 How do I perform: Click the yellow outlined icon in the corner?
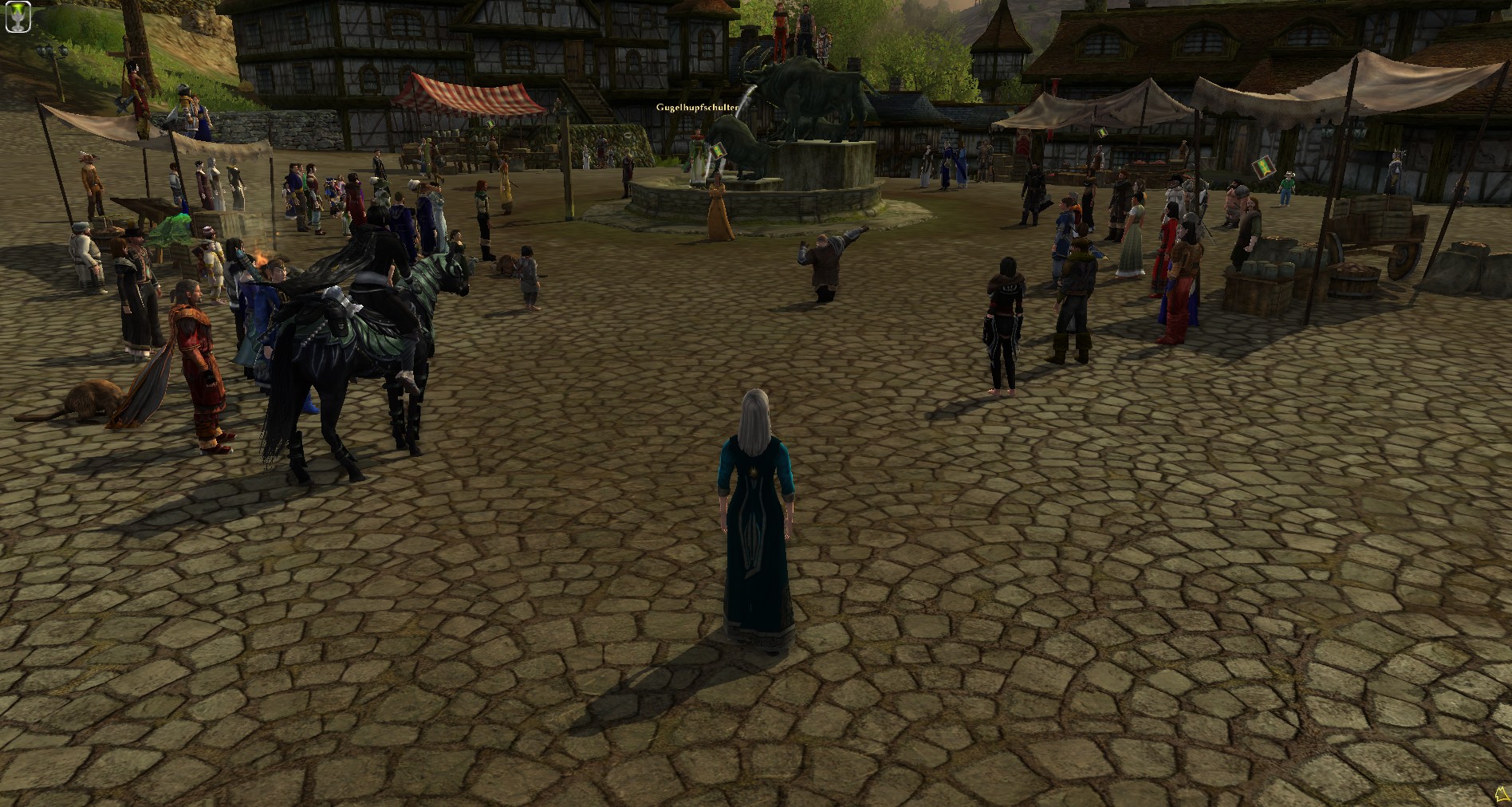point(1502,793)
